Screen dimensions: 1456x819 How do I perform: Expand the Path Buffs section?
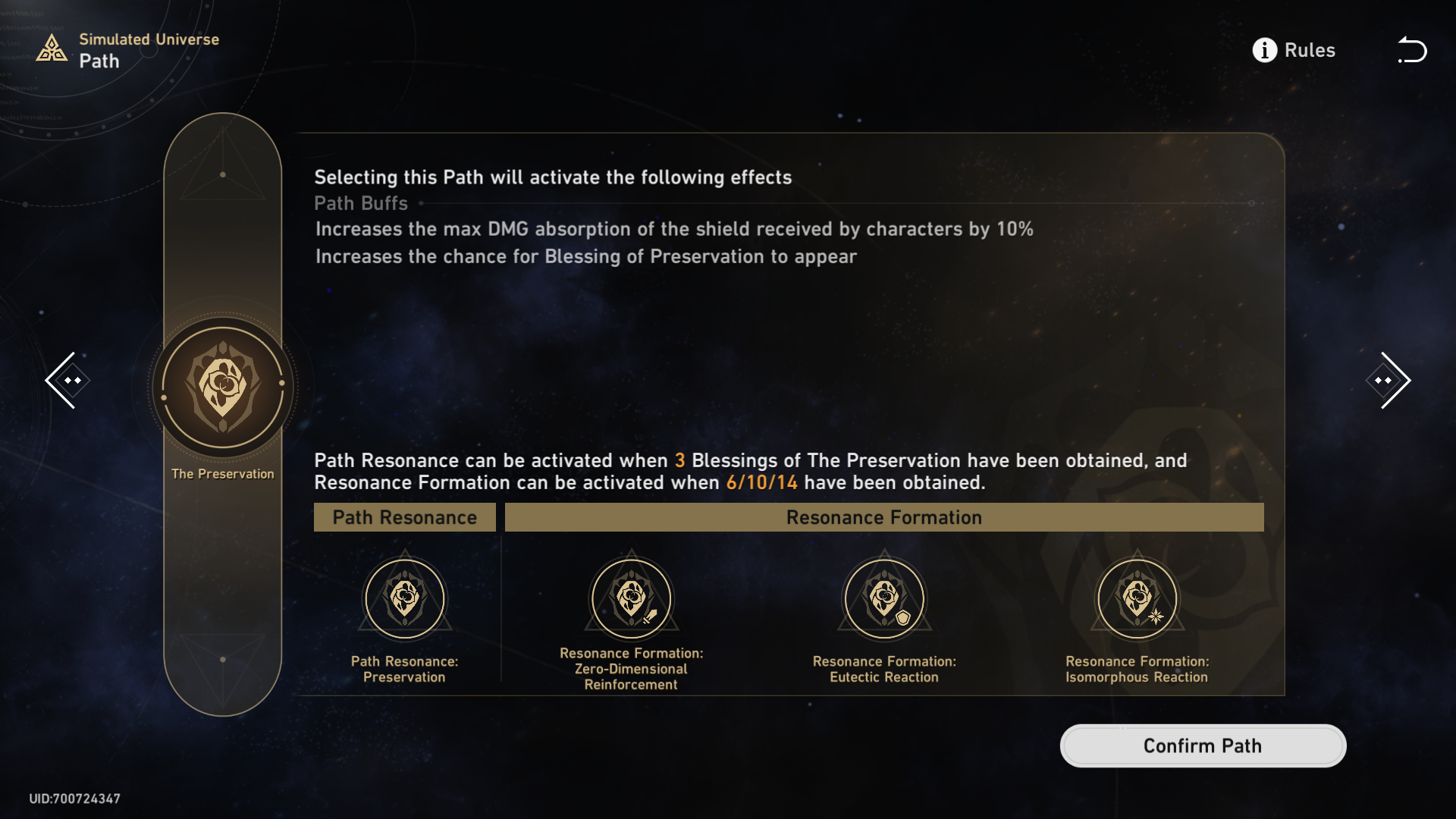coord(361,203)
